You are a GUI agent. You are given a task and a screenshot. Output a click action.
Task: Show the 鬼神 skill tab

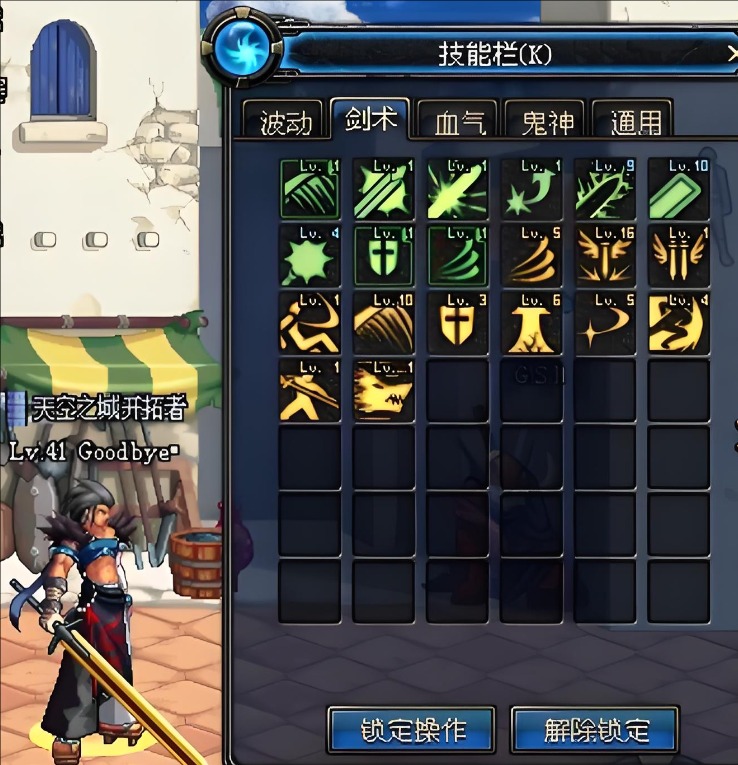click(x=547, y=121)
